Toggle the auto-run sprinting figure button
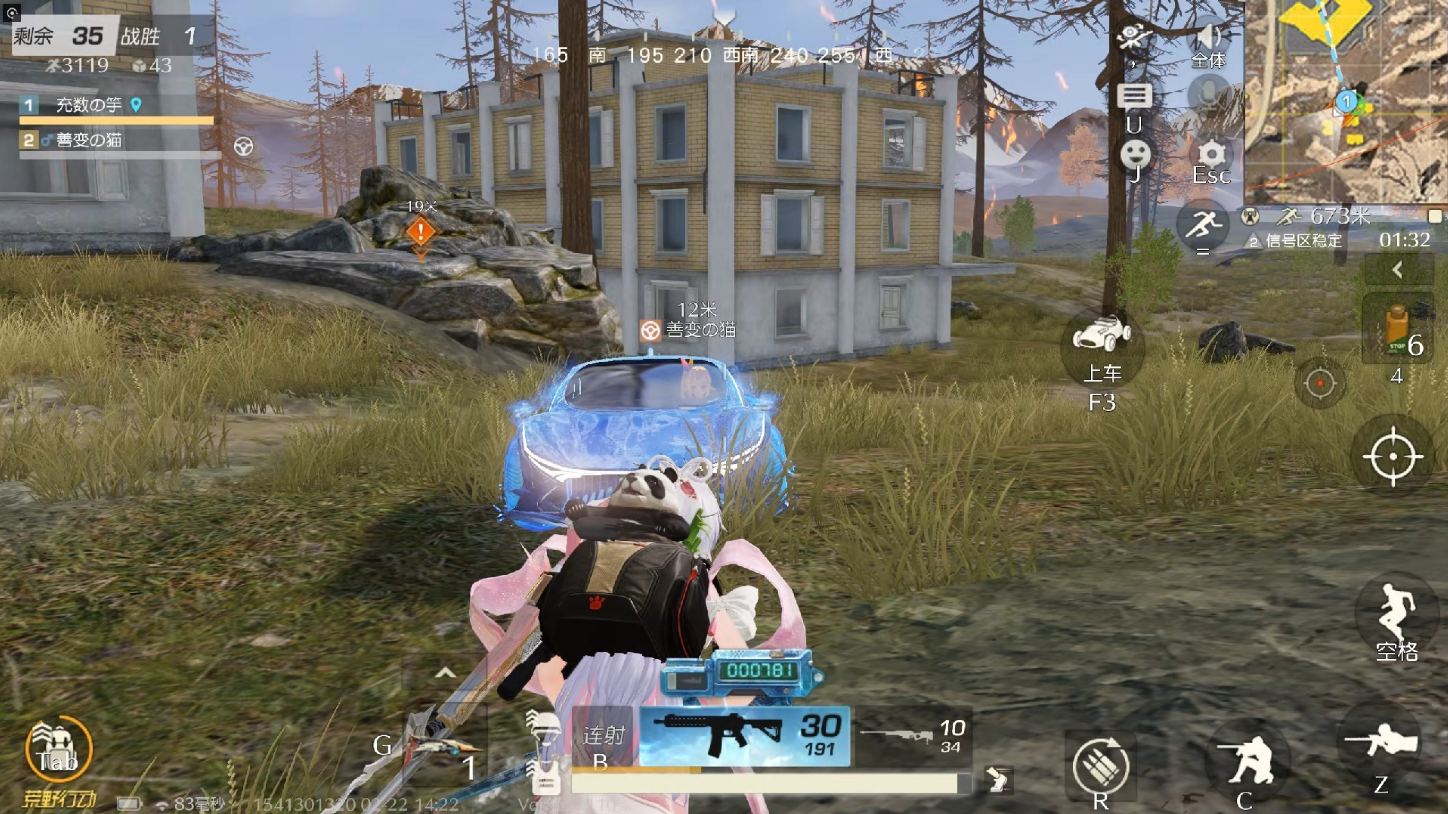1448x814 pixels. (x=1202, y=225)
